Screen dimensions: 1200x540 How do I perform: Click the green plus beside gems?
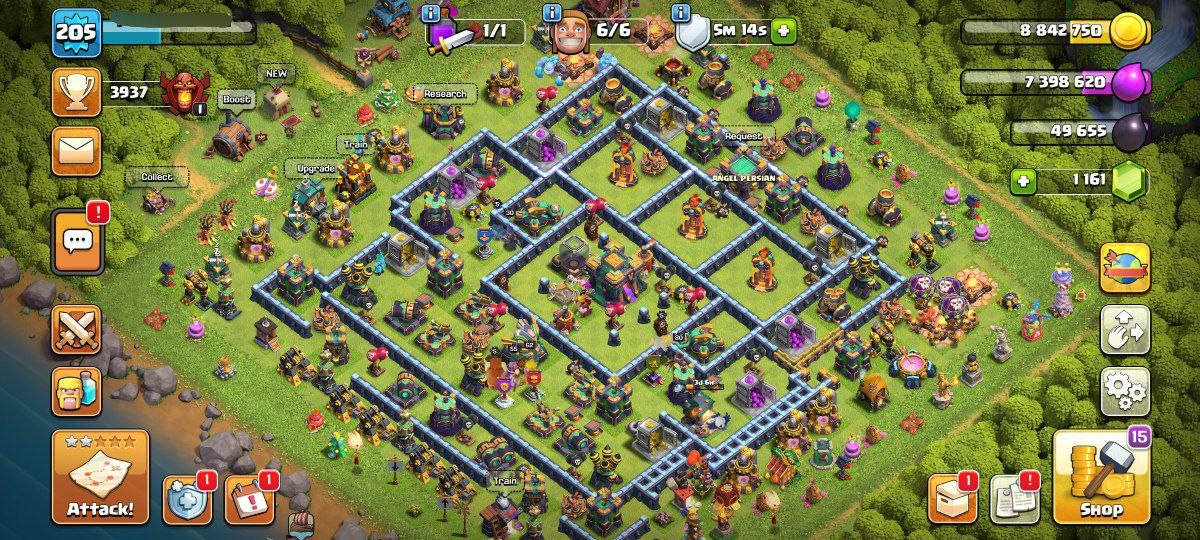[x=1022, y=182]
